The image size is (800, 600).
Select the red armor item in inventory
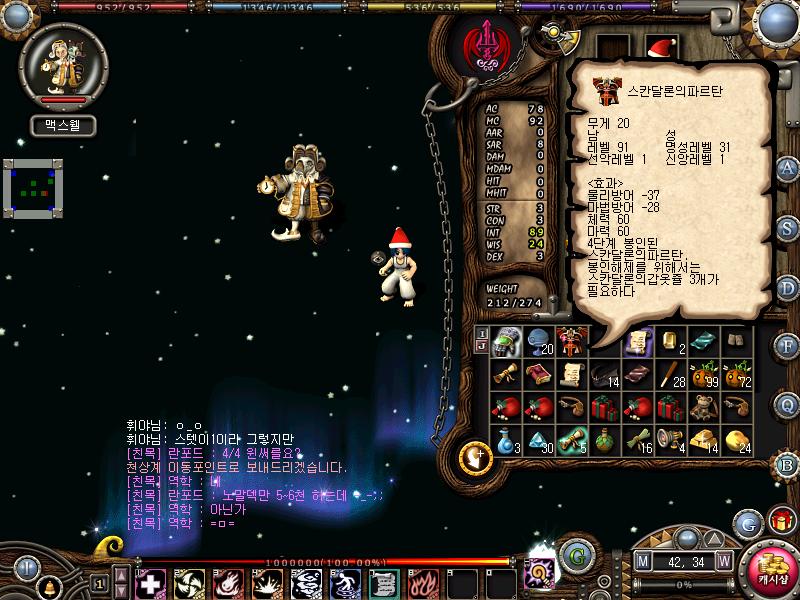pyautogui.click(x=573, y=340)
